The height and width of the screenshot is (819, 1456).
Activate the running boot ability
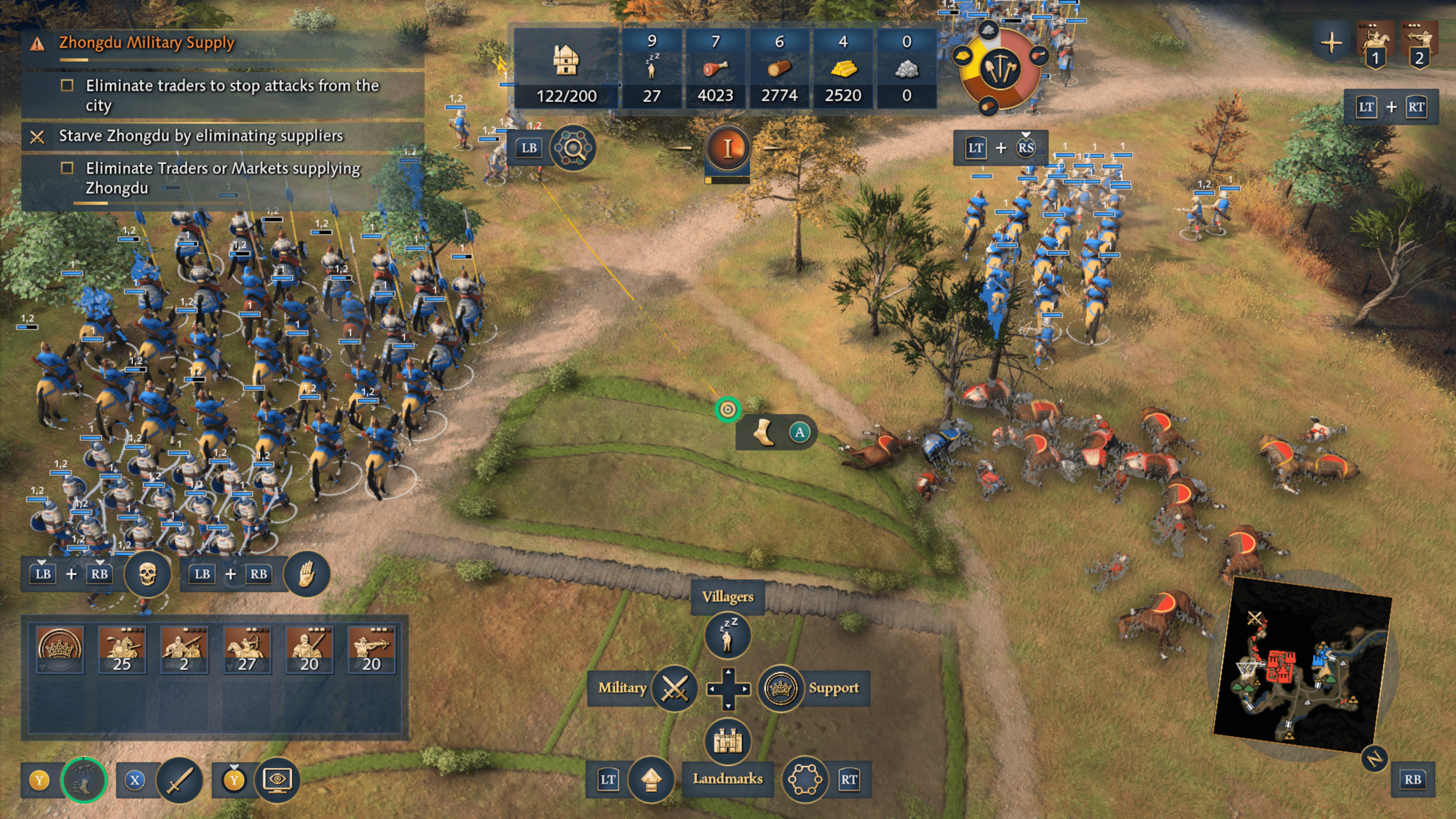tap(83, 780)
